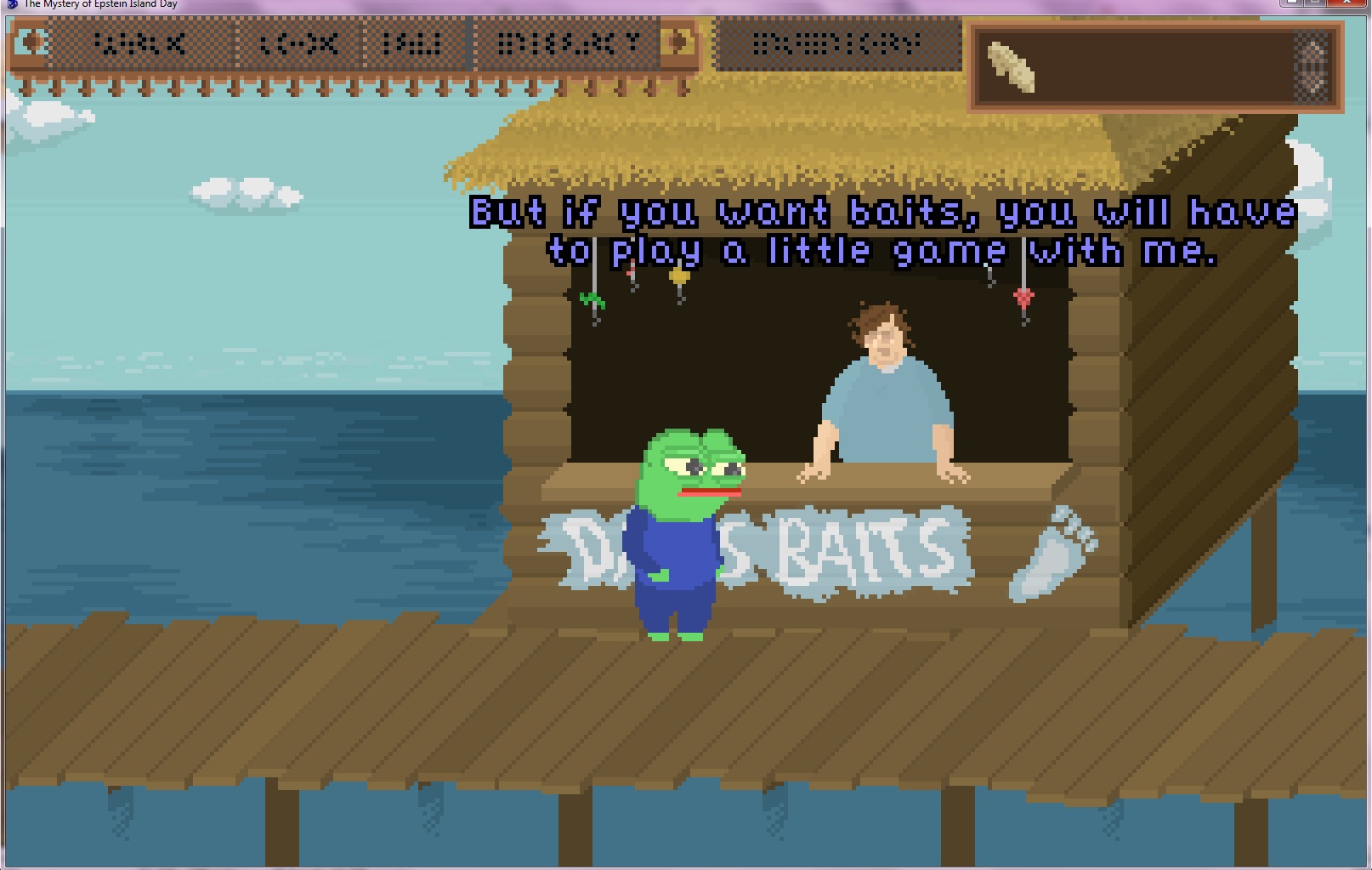Open the Inventory button
The height and width of the screenshot is (870, 1372).
click(x=837, y=43)
